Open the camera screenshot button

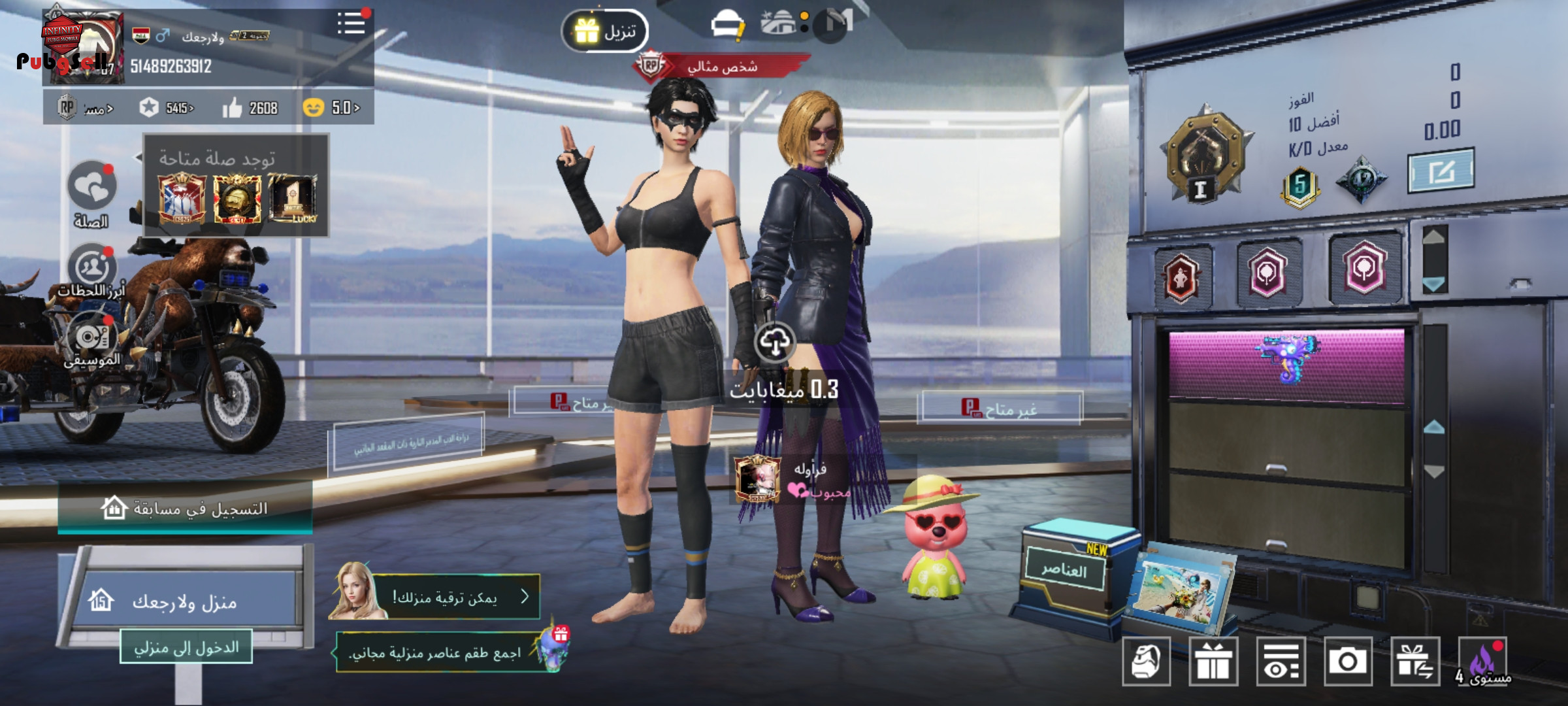click(1348, 662)
